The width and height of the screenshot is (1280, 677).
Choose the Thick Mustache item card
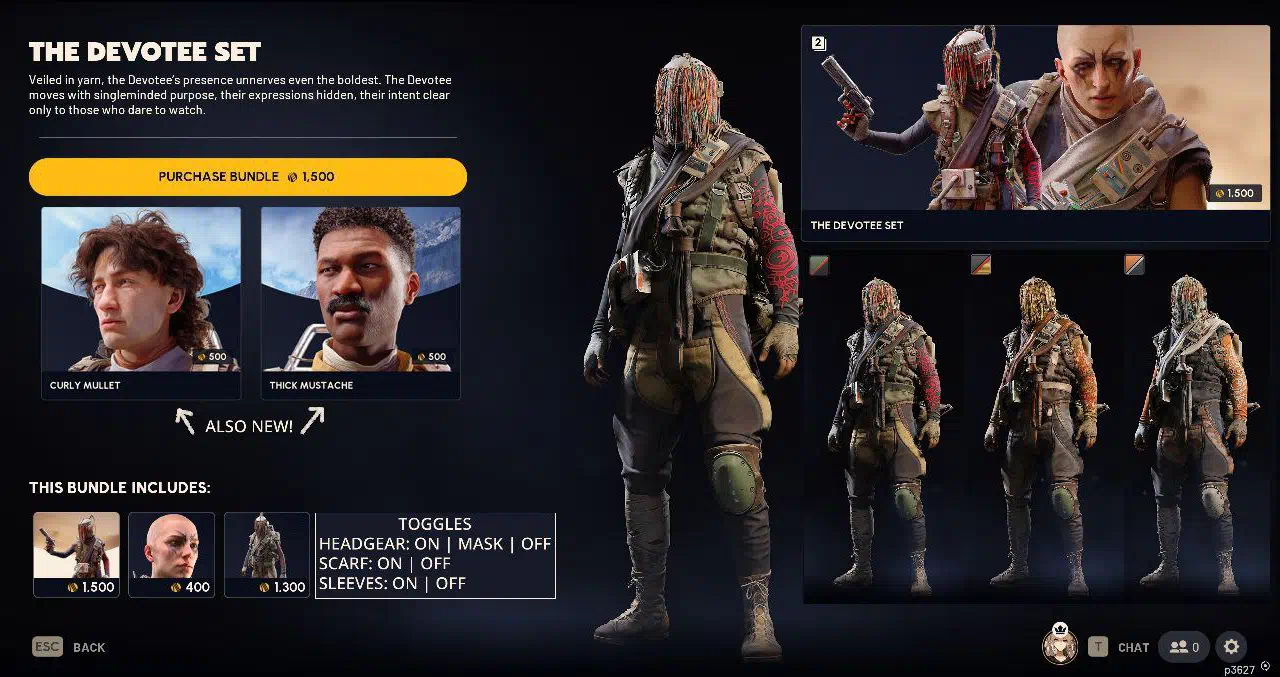[360, 300]
